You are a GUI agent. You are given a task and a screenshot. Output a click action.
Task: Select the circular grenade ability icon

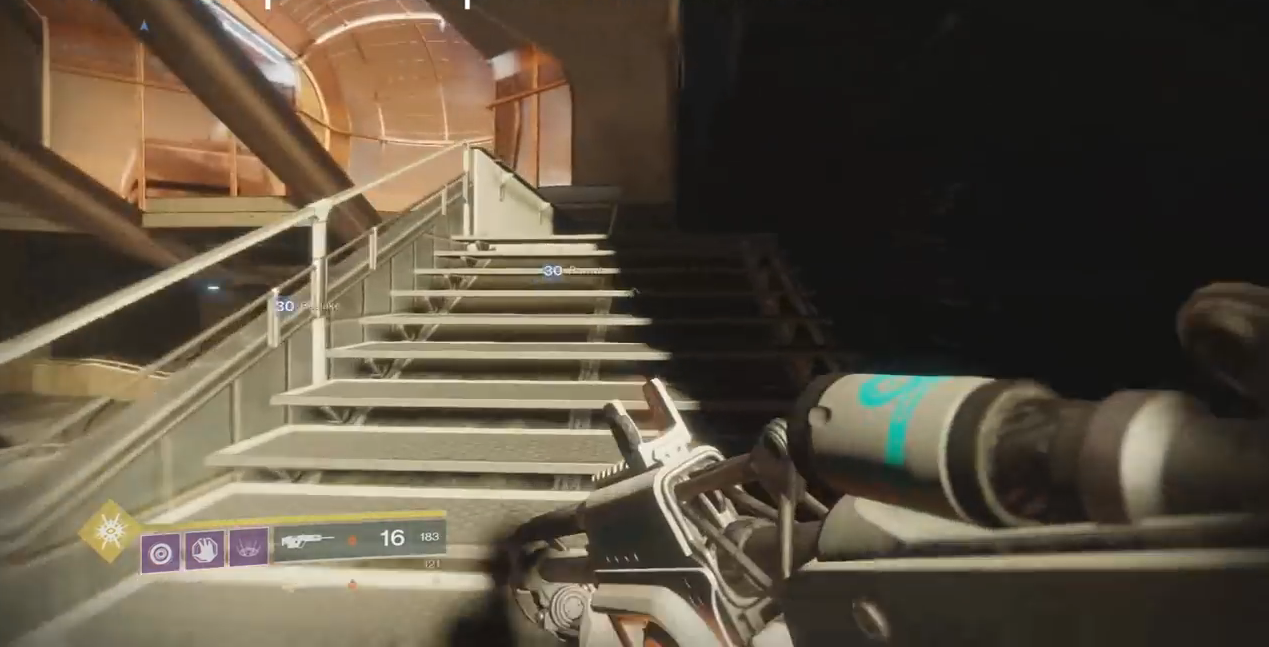(x=160, y=551)
